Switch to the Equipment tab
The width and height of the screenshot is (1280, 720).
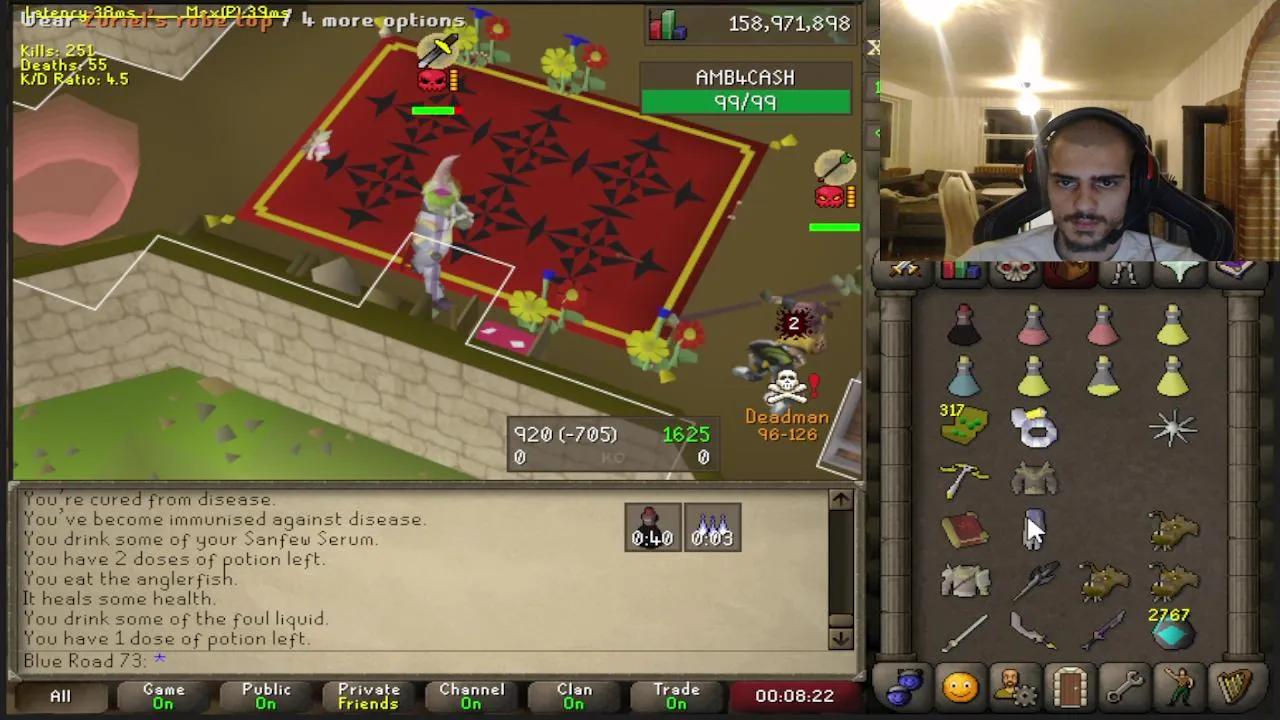point(1125,268)
